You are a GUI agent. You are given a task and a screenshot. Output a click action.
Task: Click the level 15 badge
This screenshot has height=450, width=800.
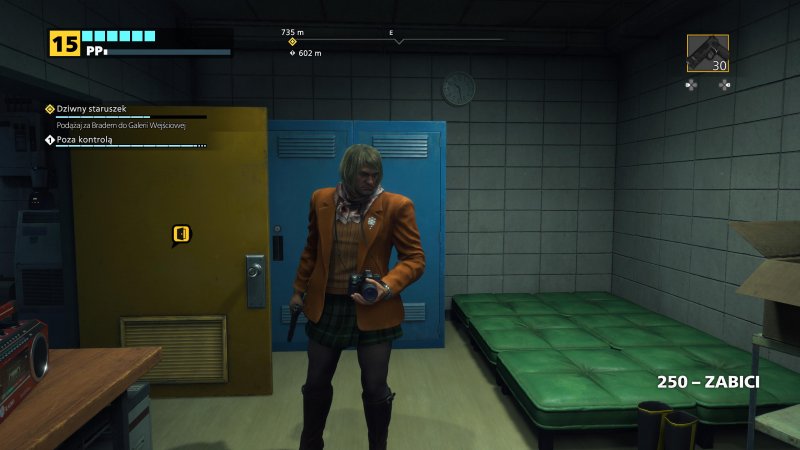[x=64, y=43]
